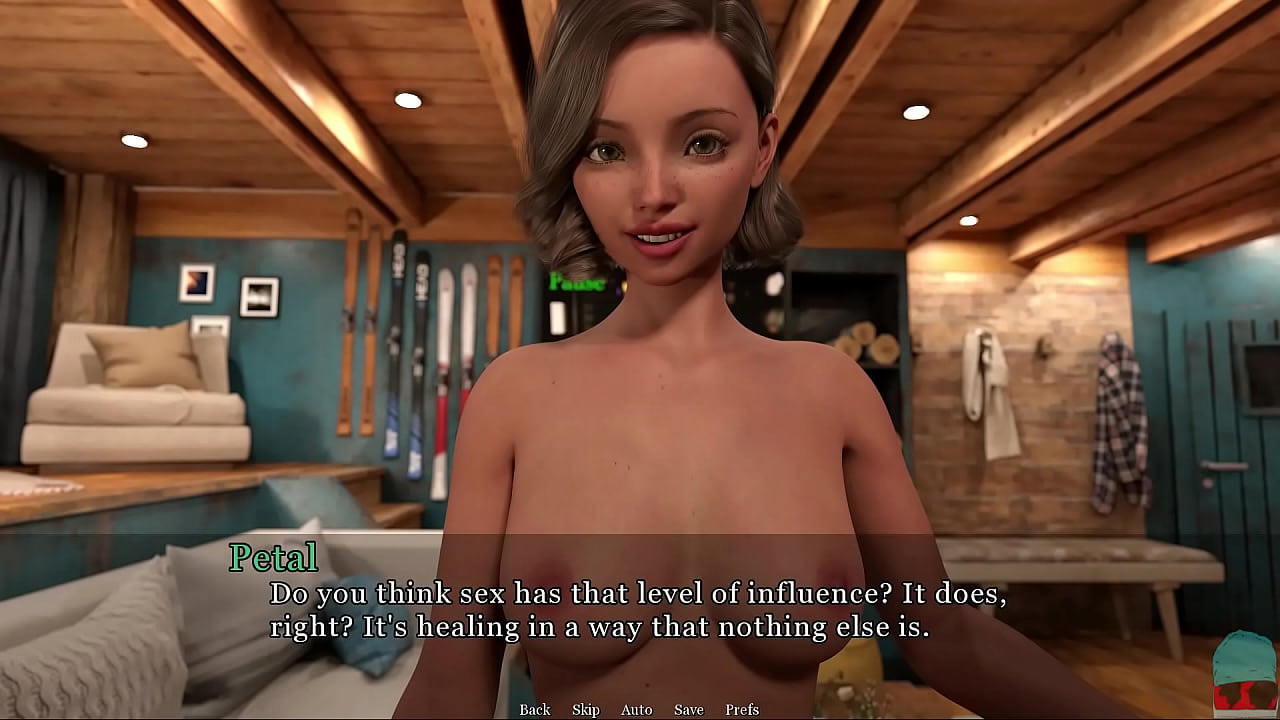Activate the Skip quick-menu entry

point(585,709)
